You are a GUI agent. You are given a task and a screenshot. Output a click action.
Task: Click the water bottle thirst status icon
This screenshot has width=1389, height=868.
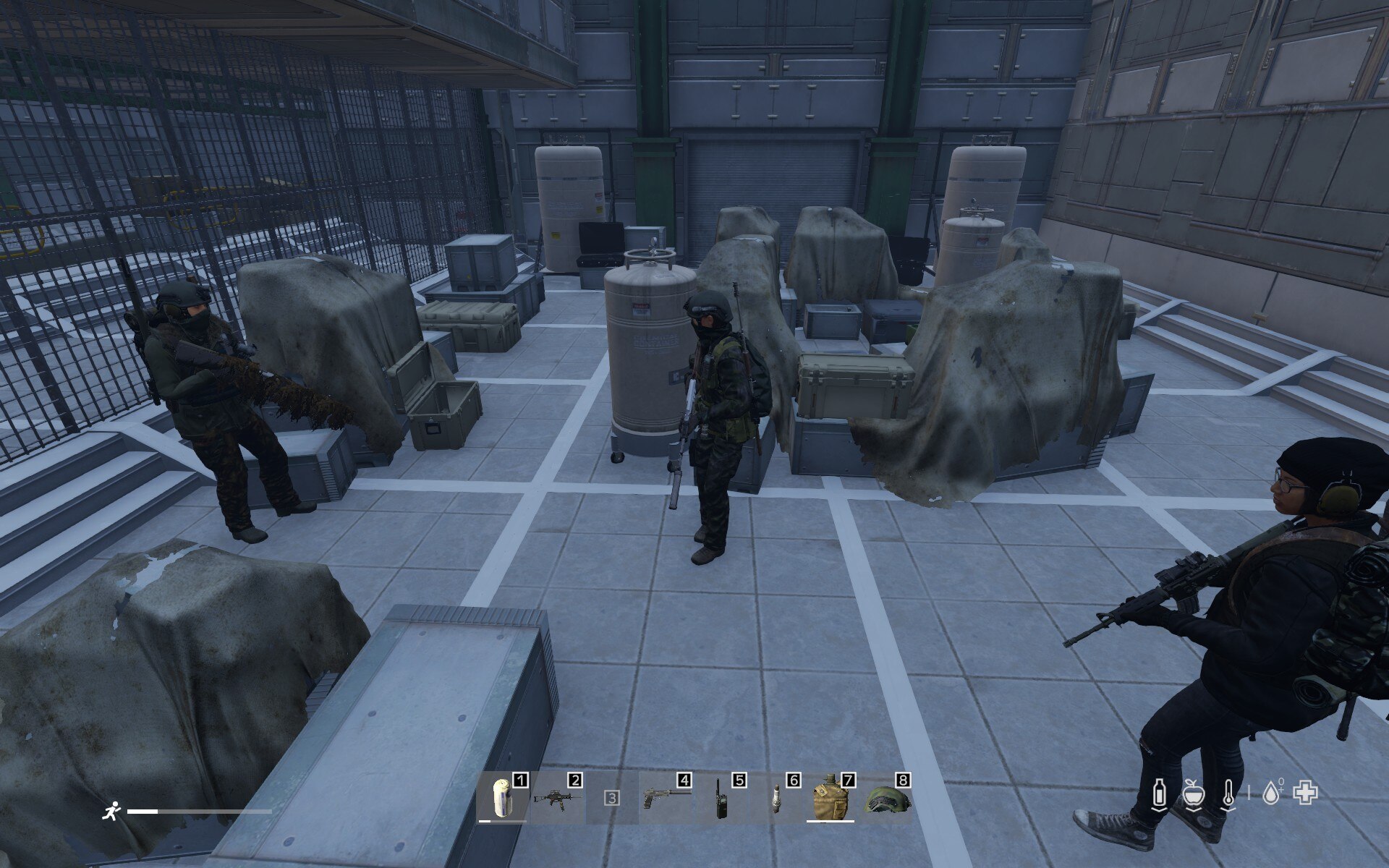click(x=1160, y=793)
